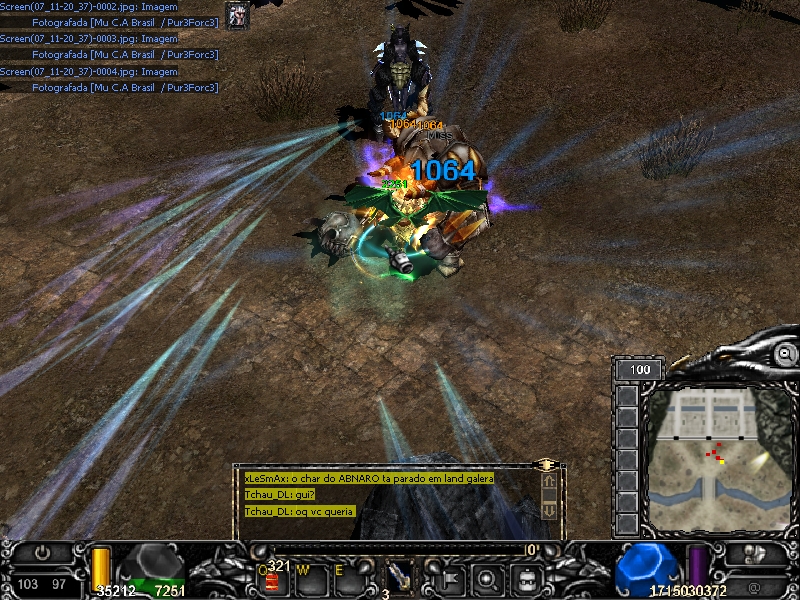Click the minimap magnifier zoom button
This screenshot has height=600, width=800.
pyautogui.click(x=786, y=355)
